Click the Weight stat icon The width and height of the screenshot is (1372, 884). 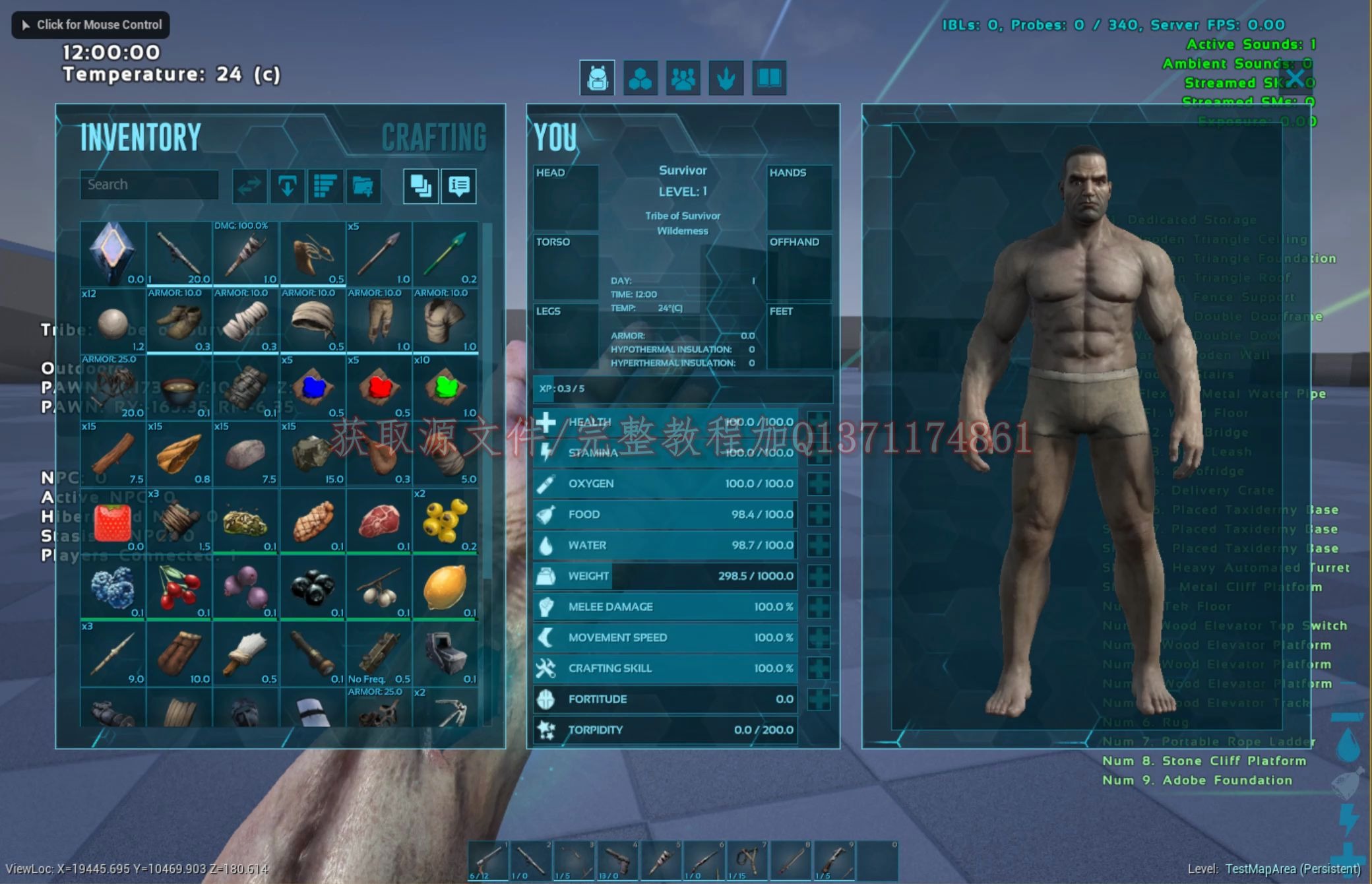pos(546,575)
